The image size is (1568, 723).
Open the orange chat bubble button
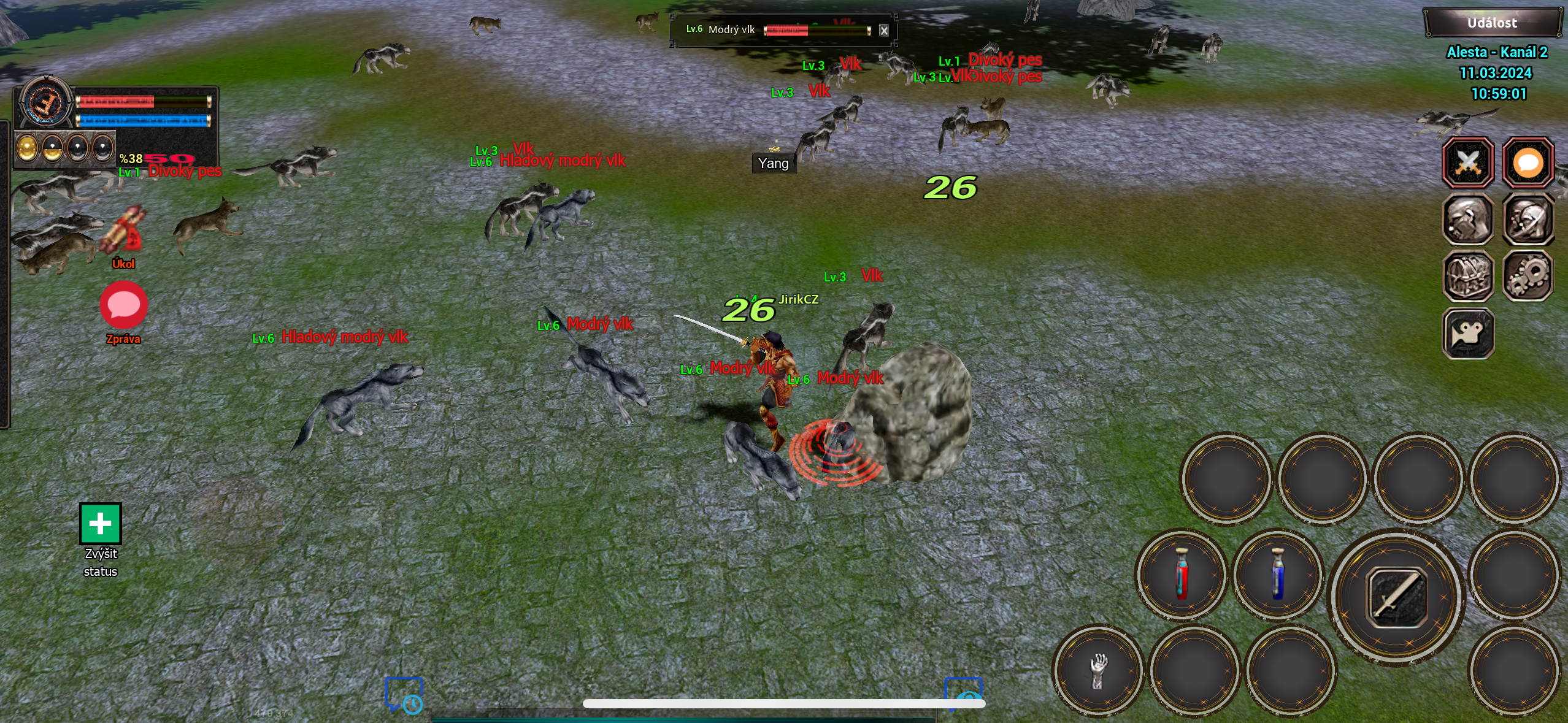point(1528,163)
